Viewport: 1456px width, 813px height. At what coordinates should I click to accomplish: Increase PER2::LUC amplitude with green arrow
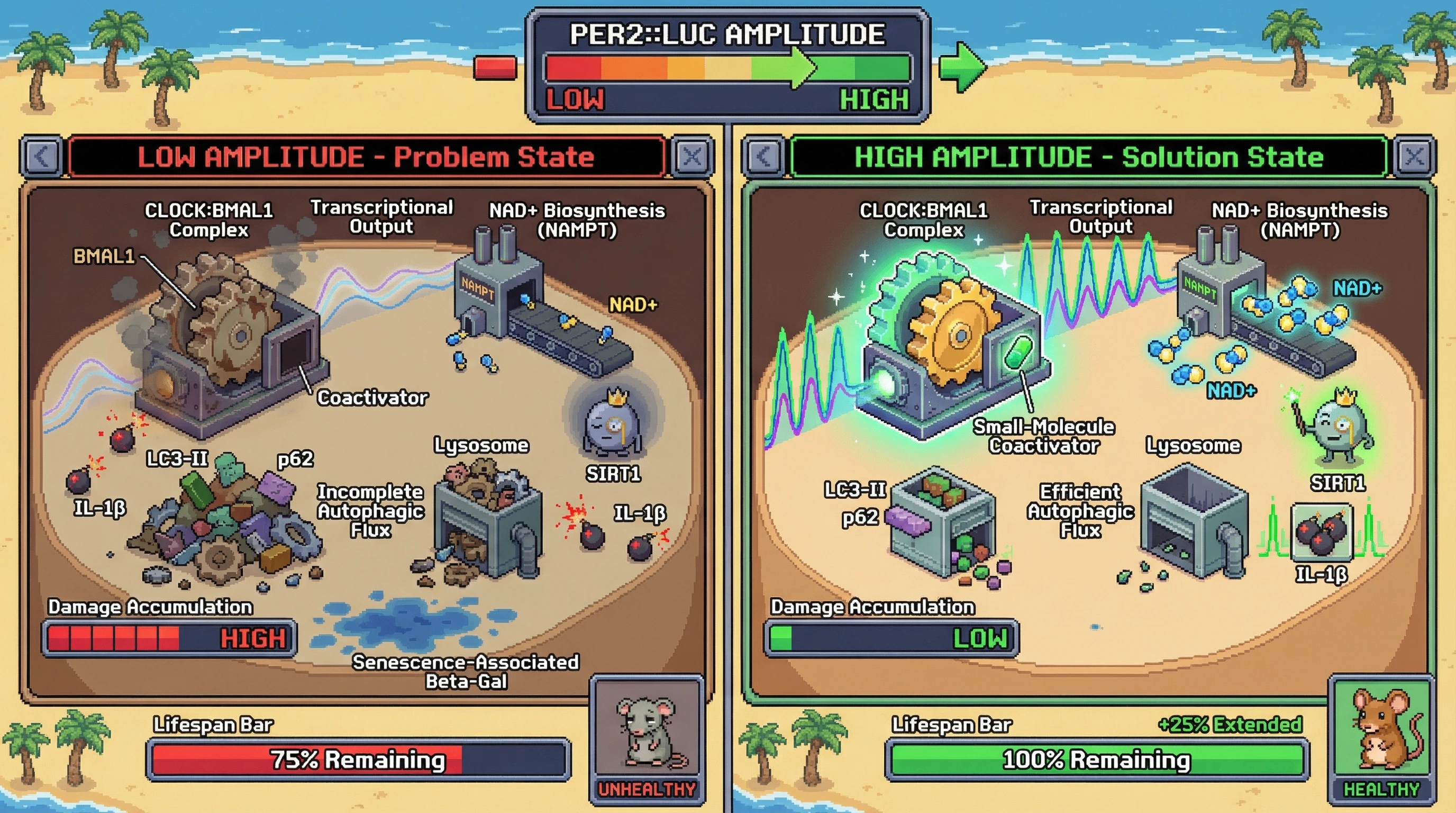[x=962, y=68]
